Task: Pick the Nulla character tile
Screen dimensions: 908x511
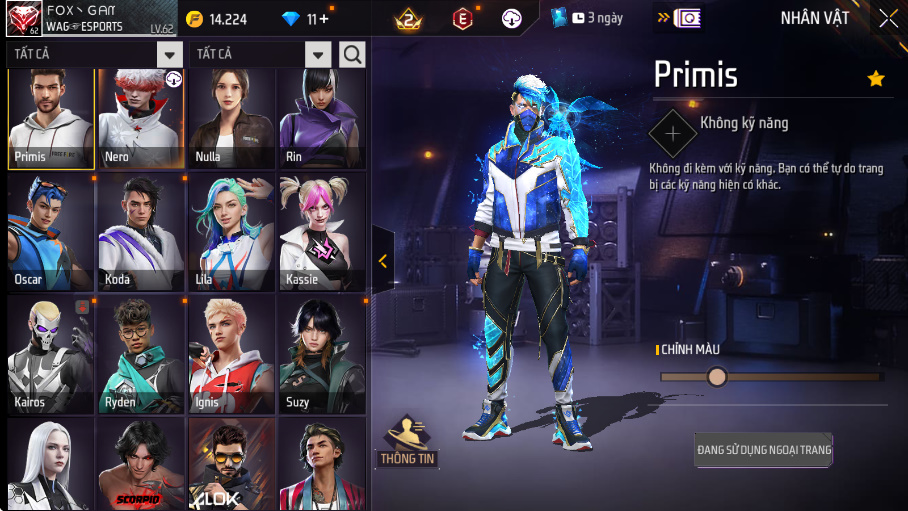Action: (x=231, y=119)
